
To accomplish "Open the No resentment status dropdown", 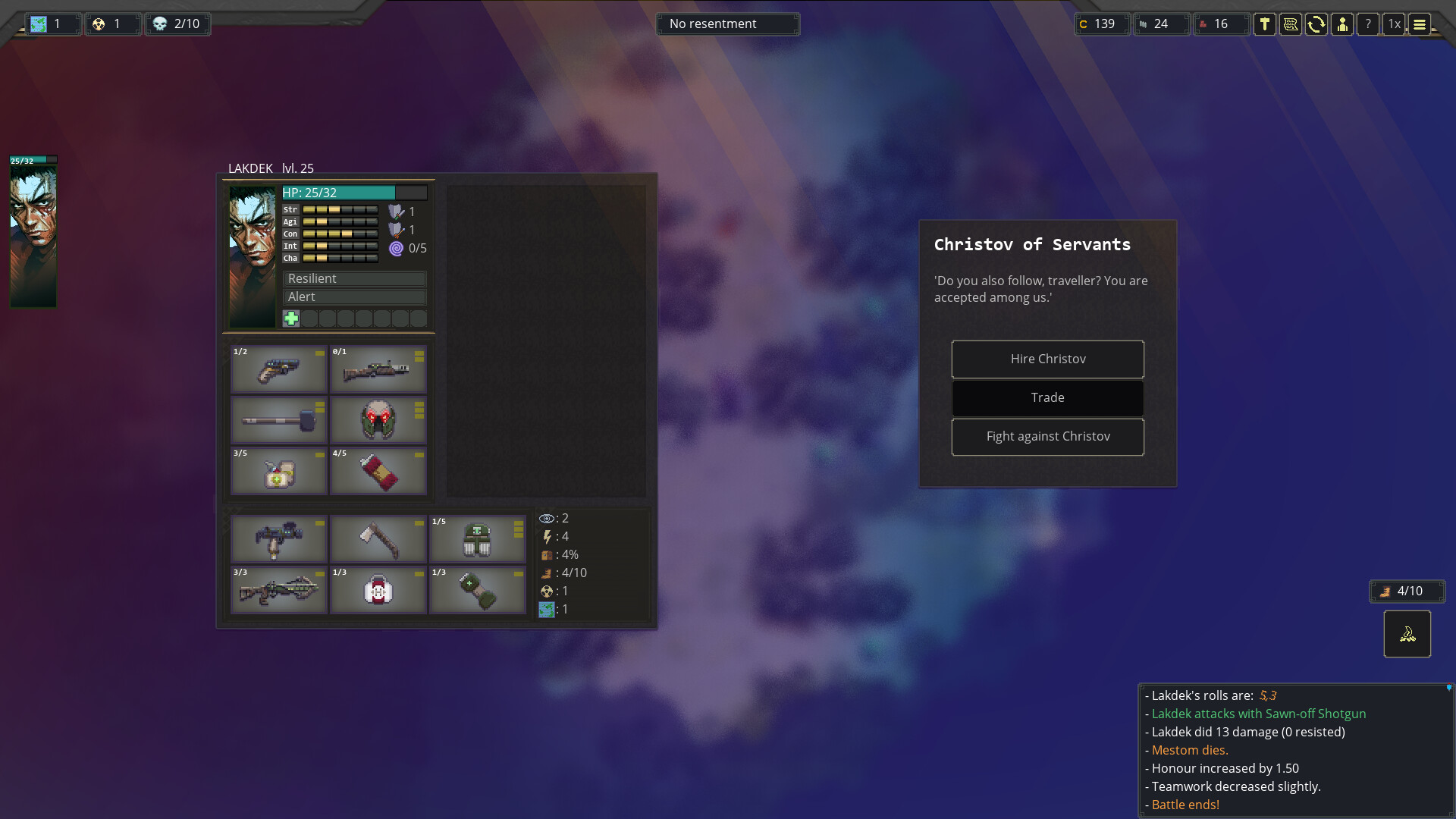I will [727, 24].
